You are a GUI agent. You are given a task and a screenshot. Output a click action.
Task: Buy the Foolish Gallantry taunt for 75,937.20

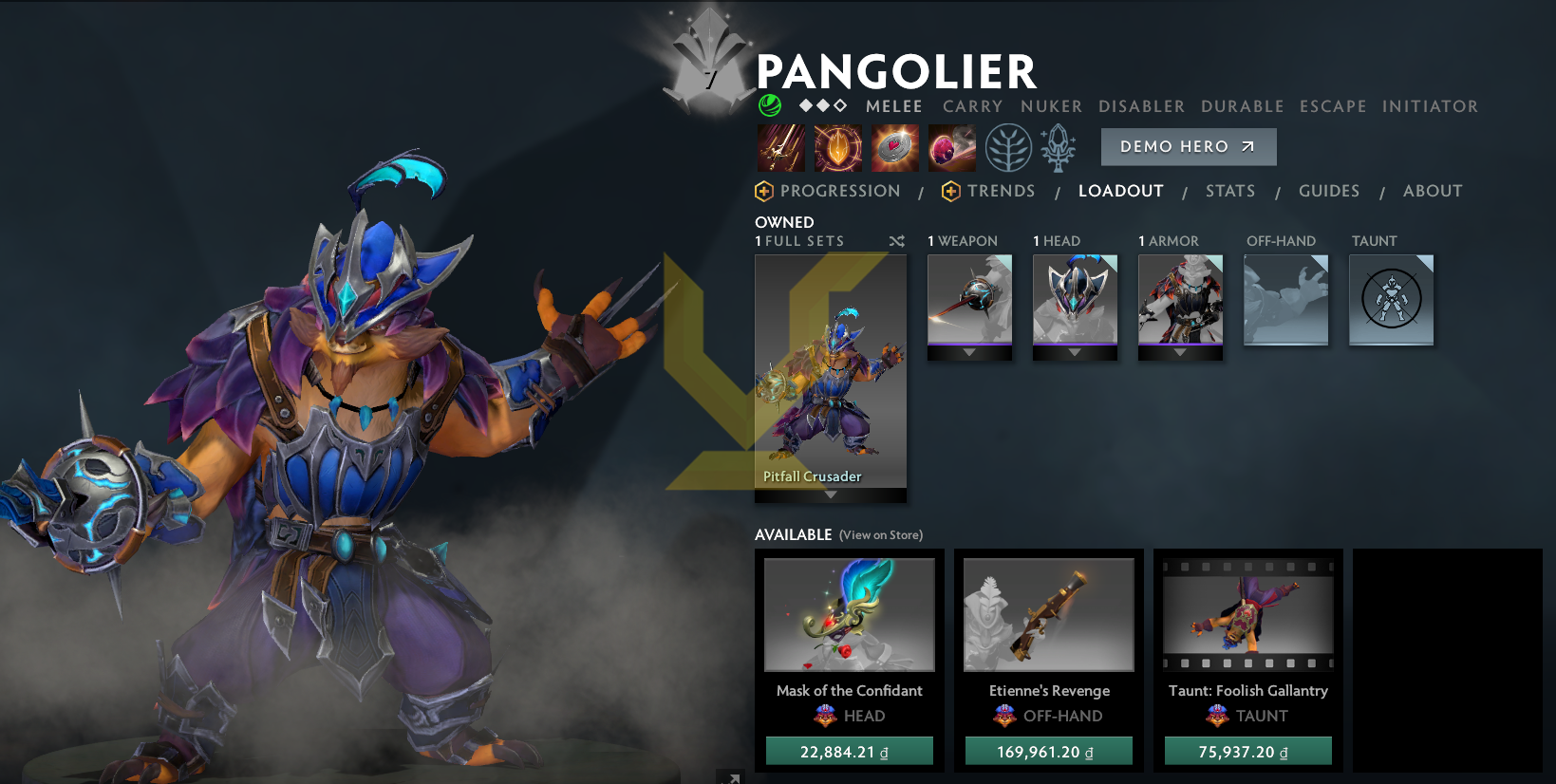point(1247,752)
